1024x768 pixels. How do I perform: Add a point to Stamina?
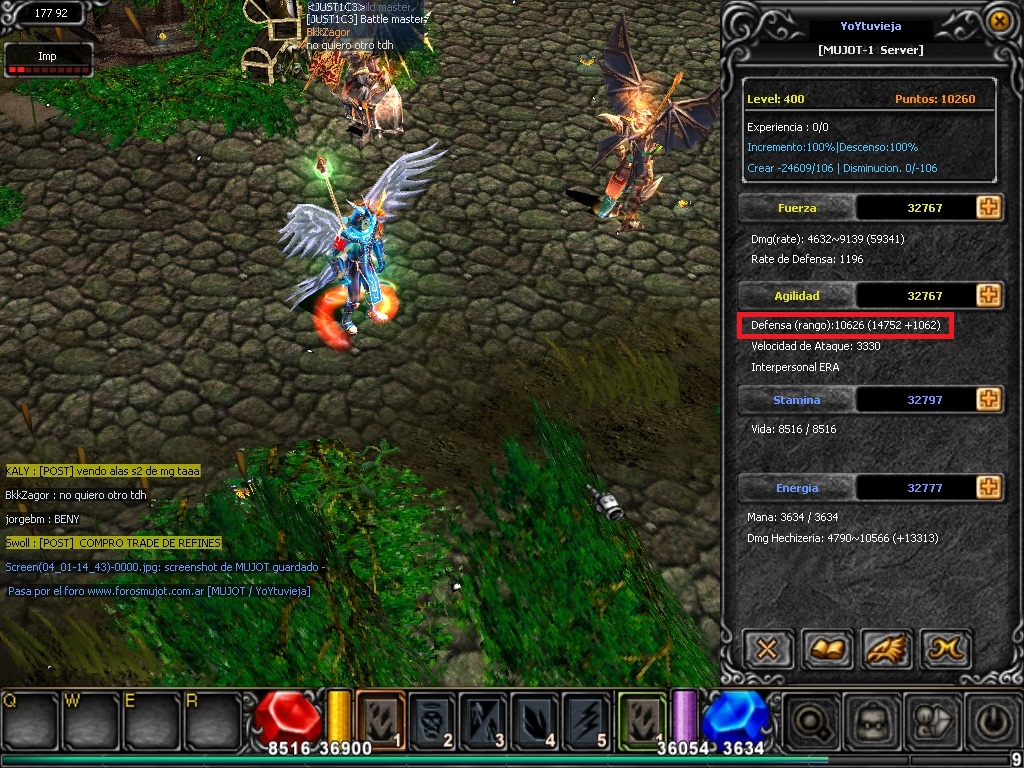click(988, 399)
